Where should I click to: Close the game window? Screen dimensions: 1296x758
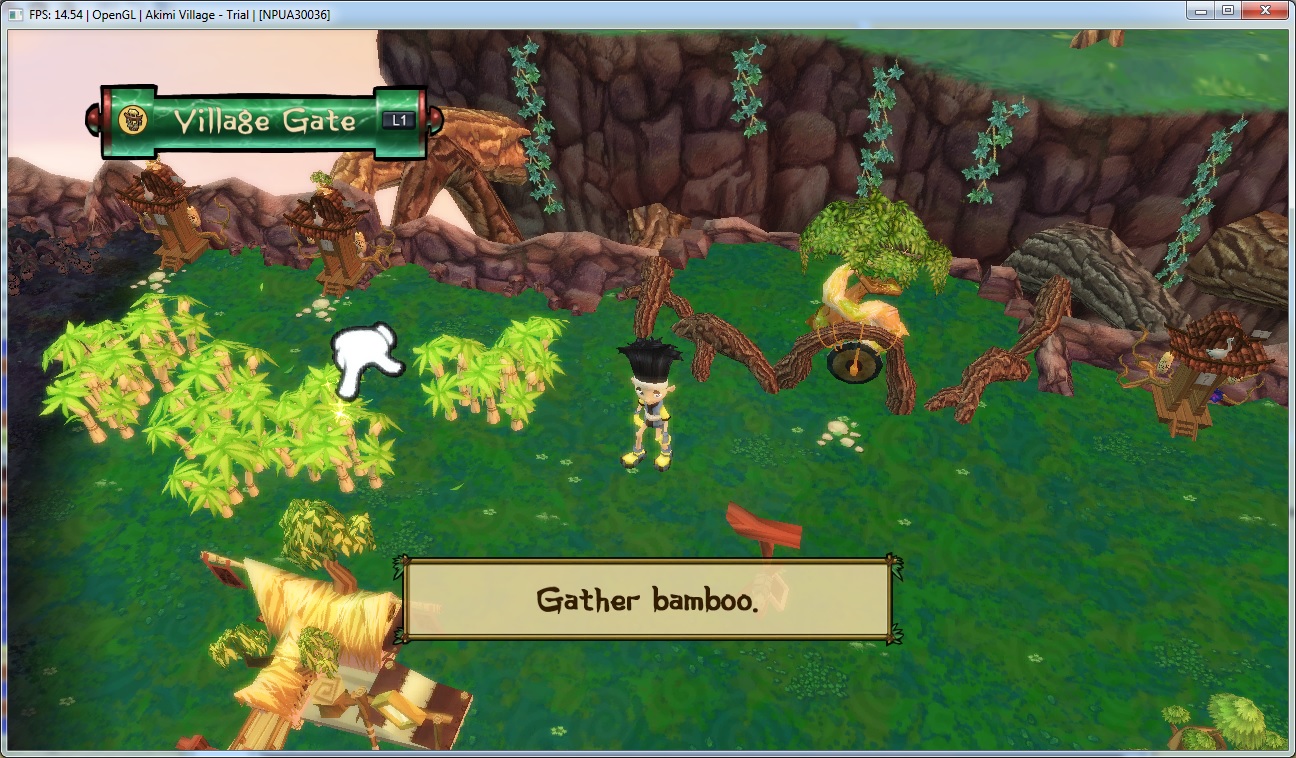[1265, 11]
